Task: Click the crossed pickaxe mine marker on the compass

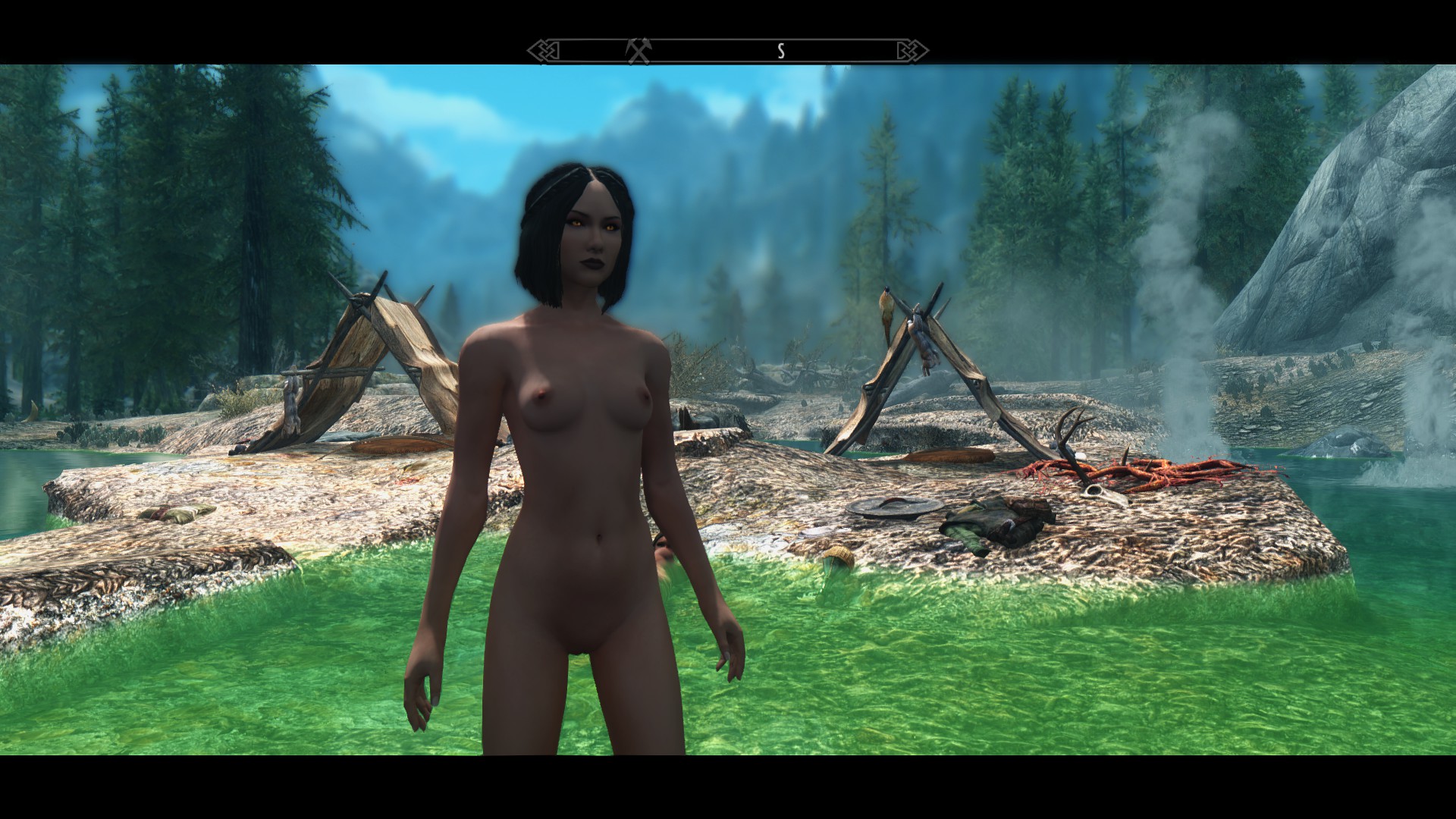Action: 639,51
